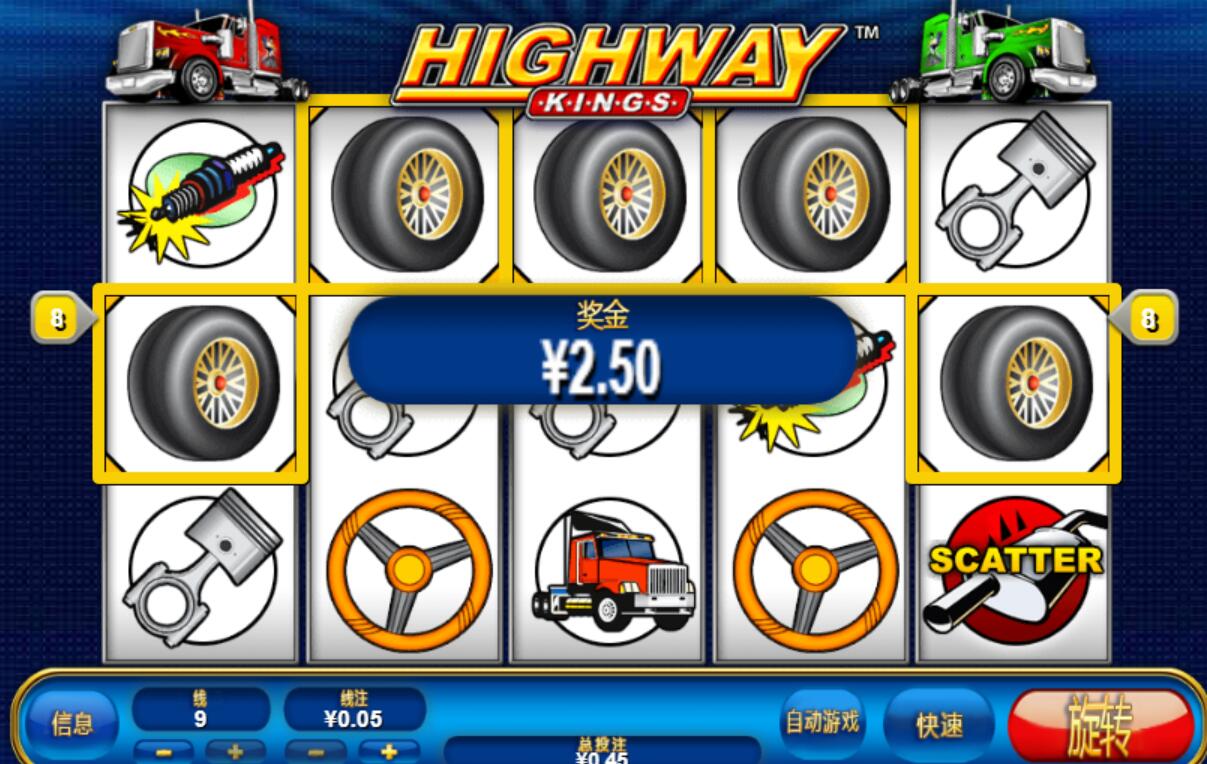
Task: Select the right payline 8 marker
Action: click(x=1149, y=320)
